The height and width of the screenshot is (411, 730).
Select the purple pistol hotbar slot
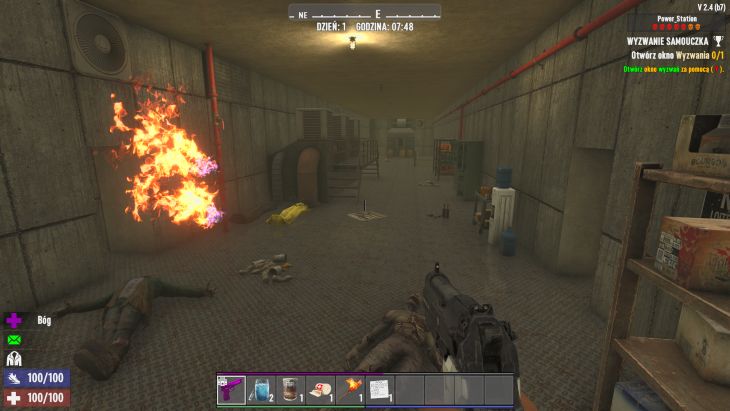[231, 390]
